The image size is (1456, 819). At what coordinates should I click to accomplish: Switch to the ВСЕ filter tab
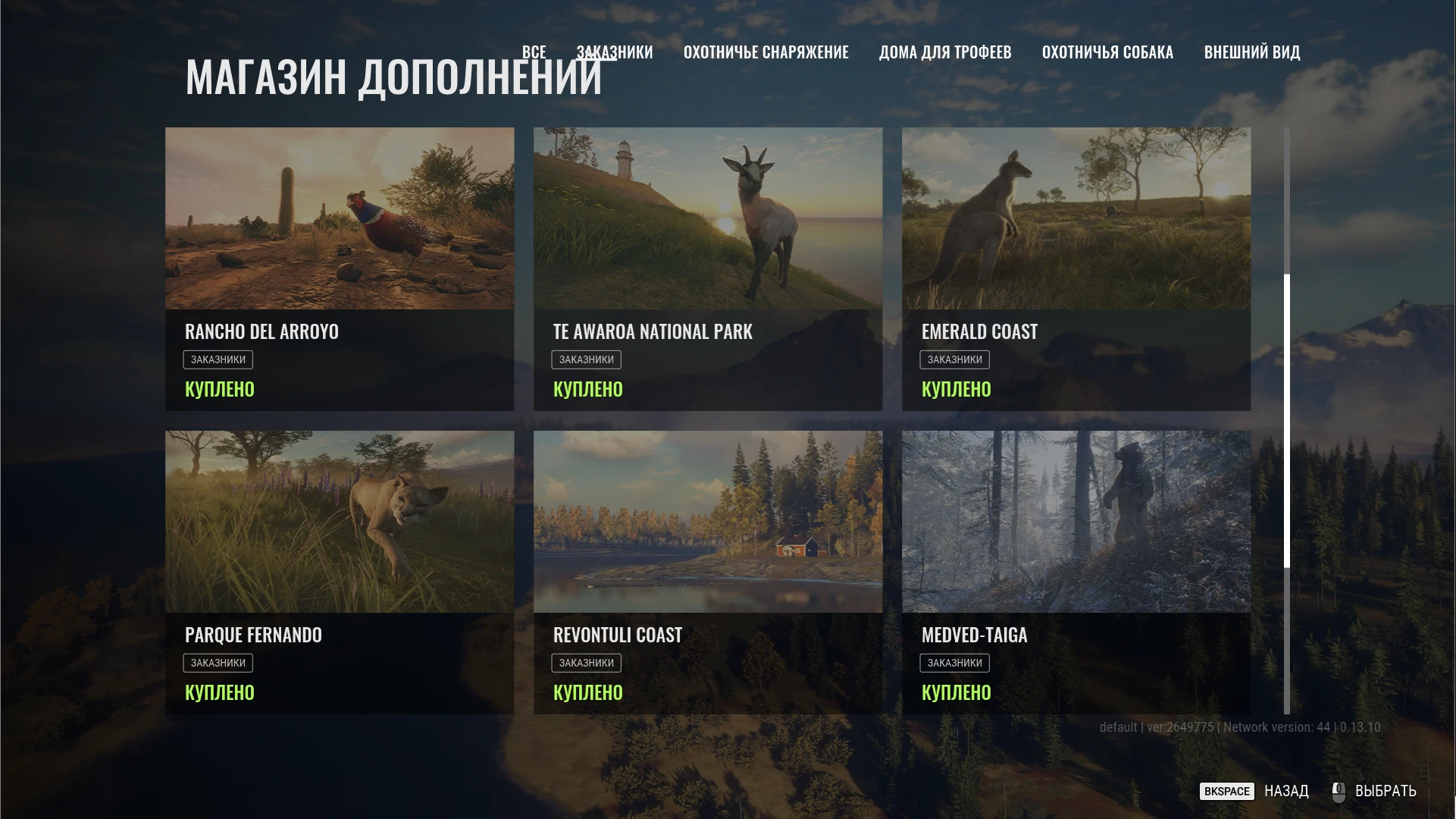coord(534,52)
